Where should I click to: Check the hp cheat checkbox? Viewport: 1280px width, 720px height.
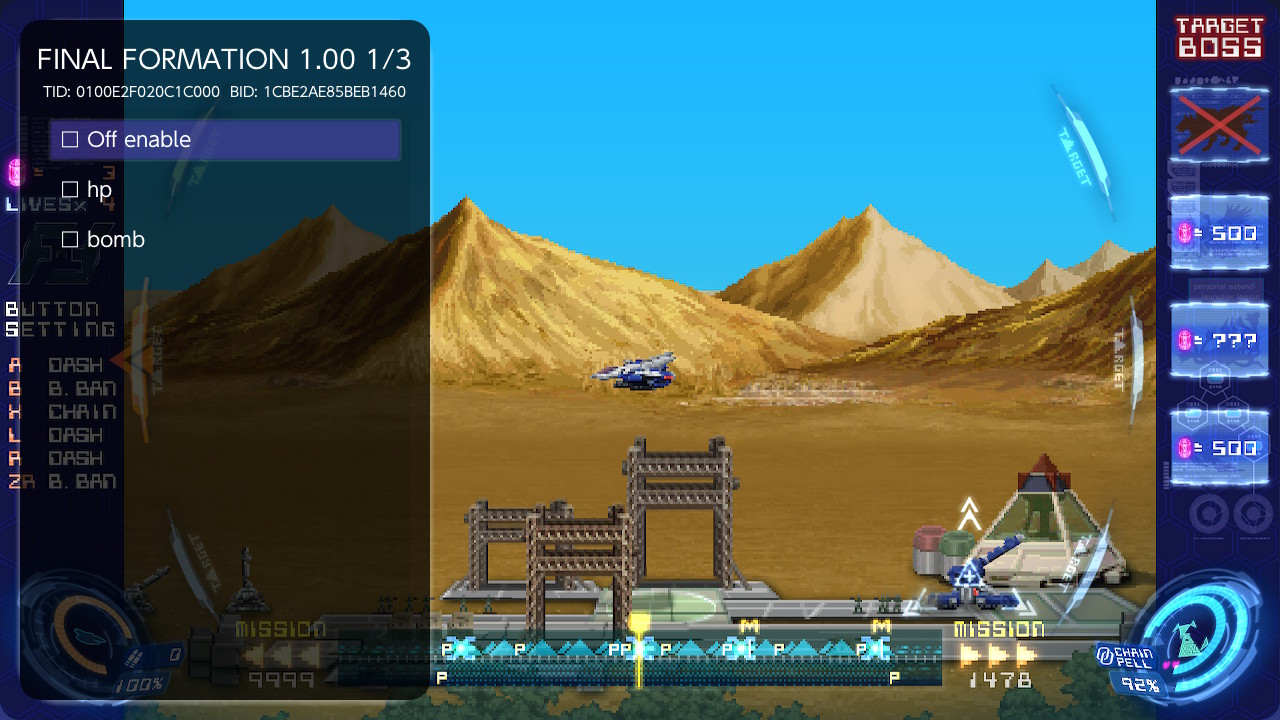tap(70, 189)
